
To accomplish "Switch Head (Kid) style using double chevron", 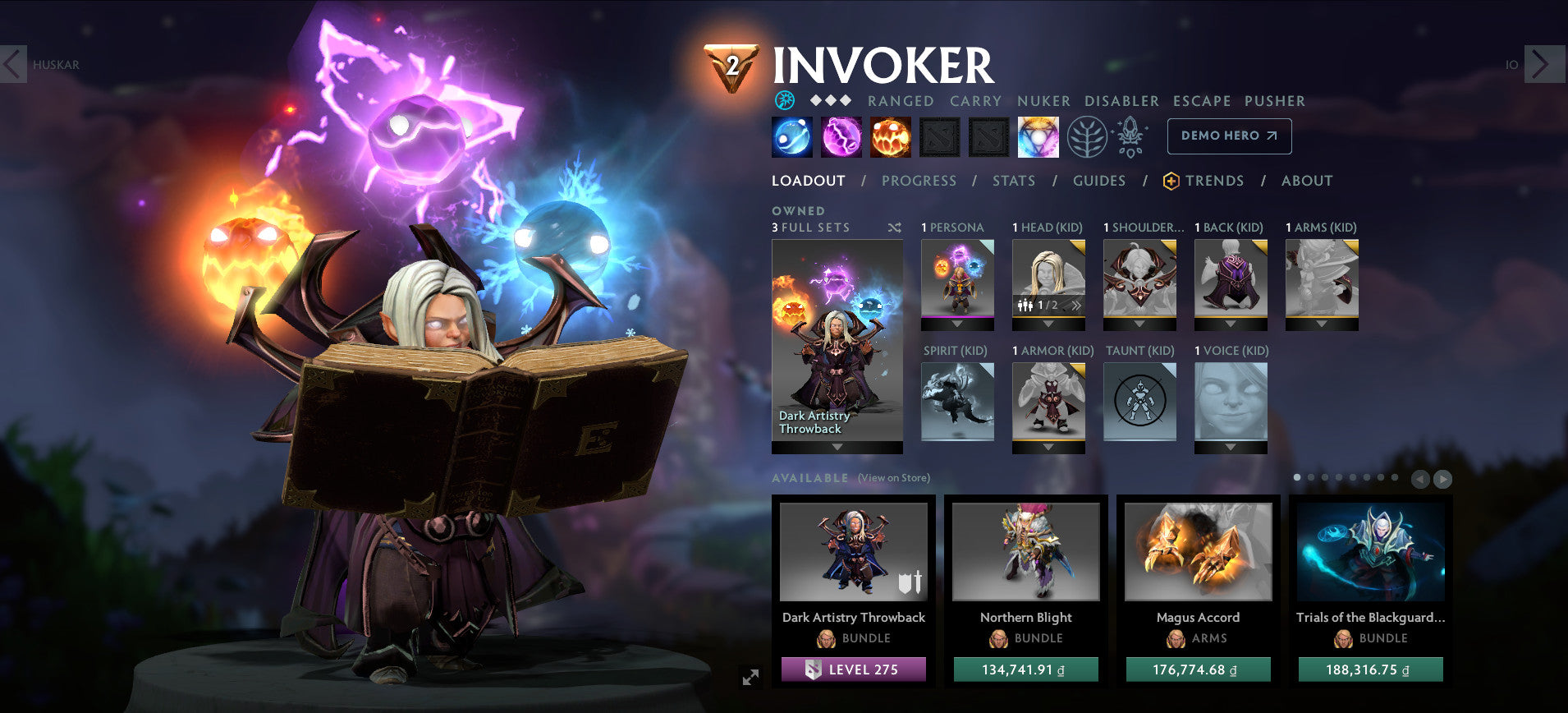I will point(1076,304).
